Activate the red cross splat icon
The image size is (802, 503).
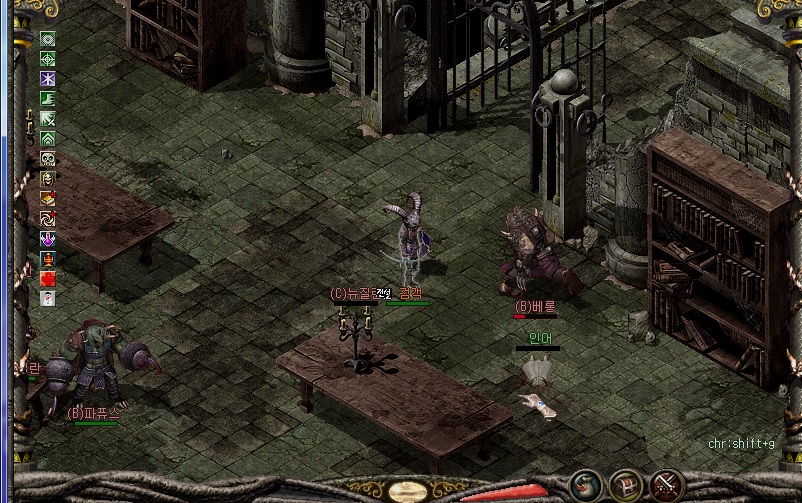pos(47,279)
